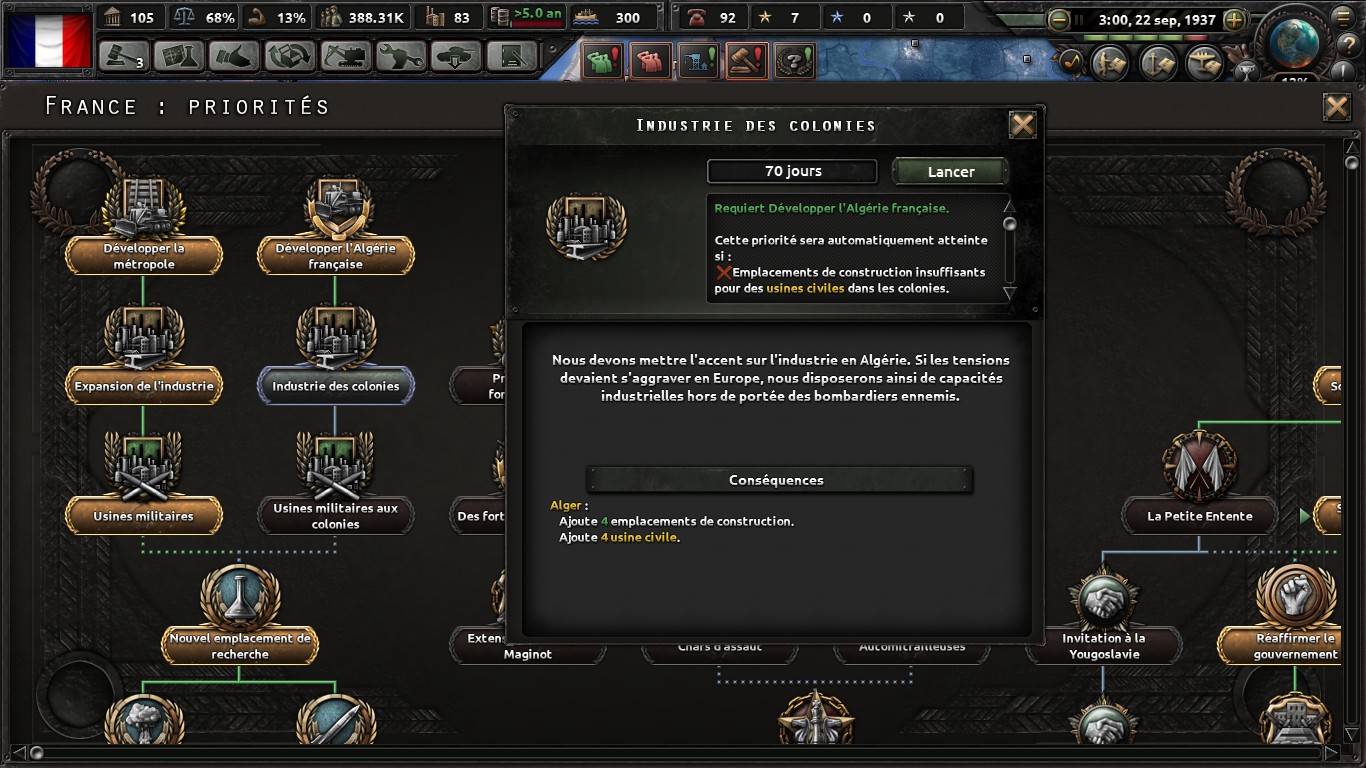Select Réaffirmer le gouvernement focus
Viewport: 1366px width, 768px height.
[1295, 645]
